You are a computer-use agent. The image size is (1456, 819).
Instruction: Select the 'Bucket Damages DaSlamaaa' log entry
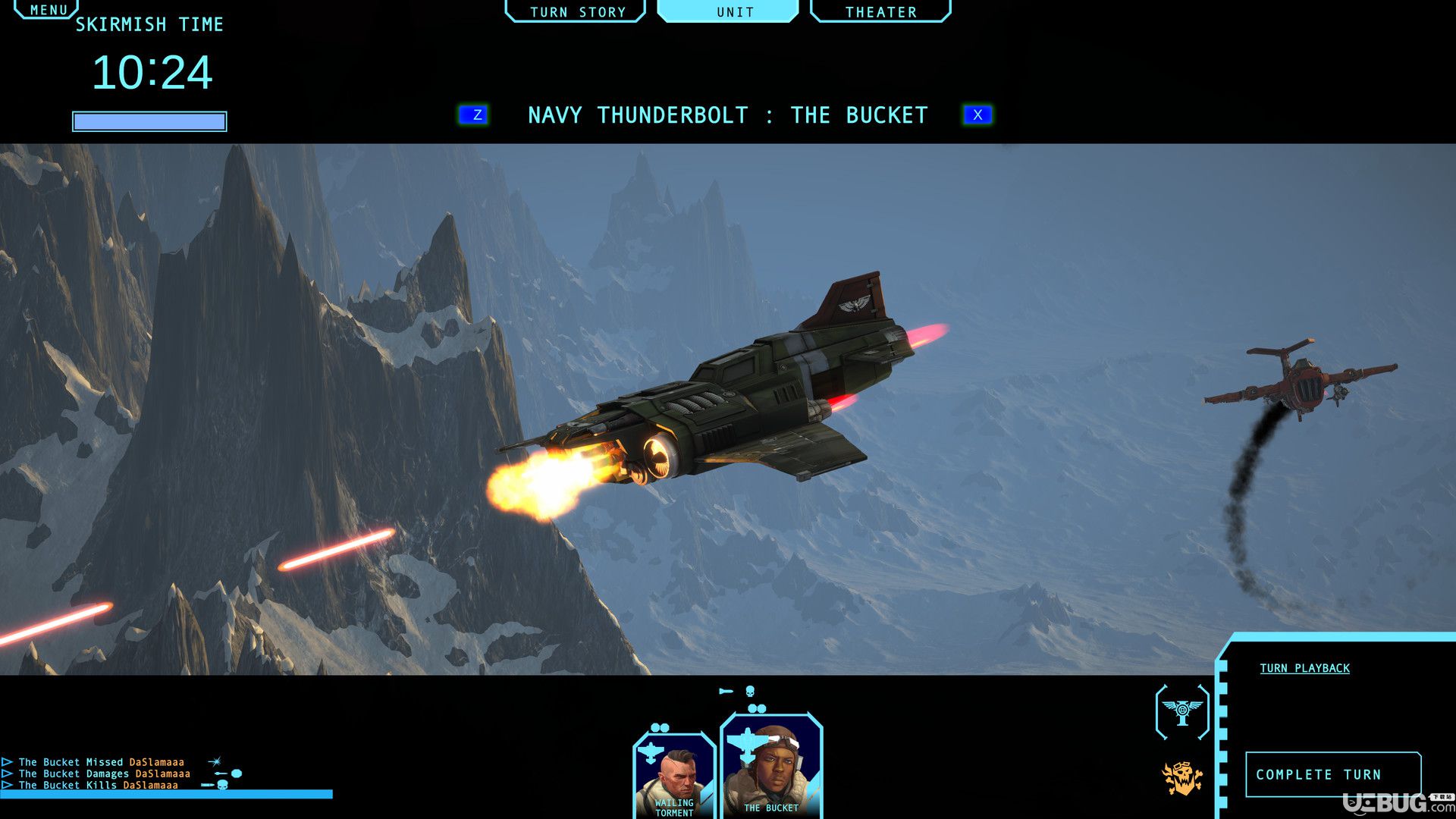(x=104, y=773)
